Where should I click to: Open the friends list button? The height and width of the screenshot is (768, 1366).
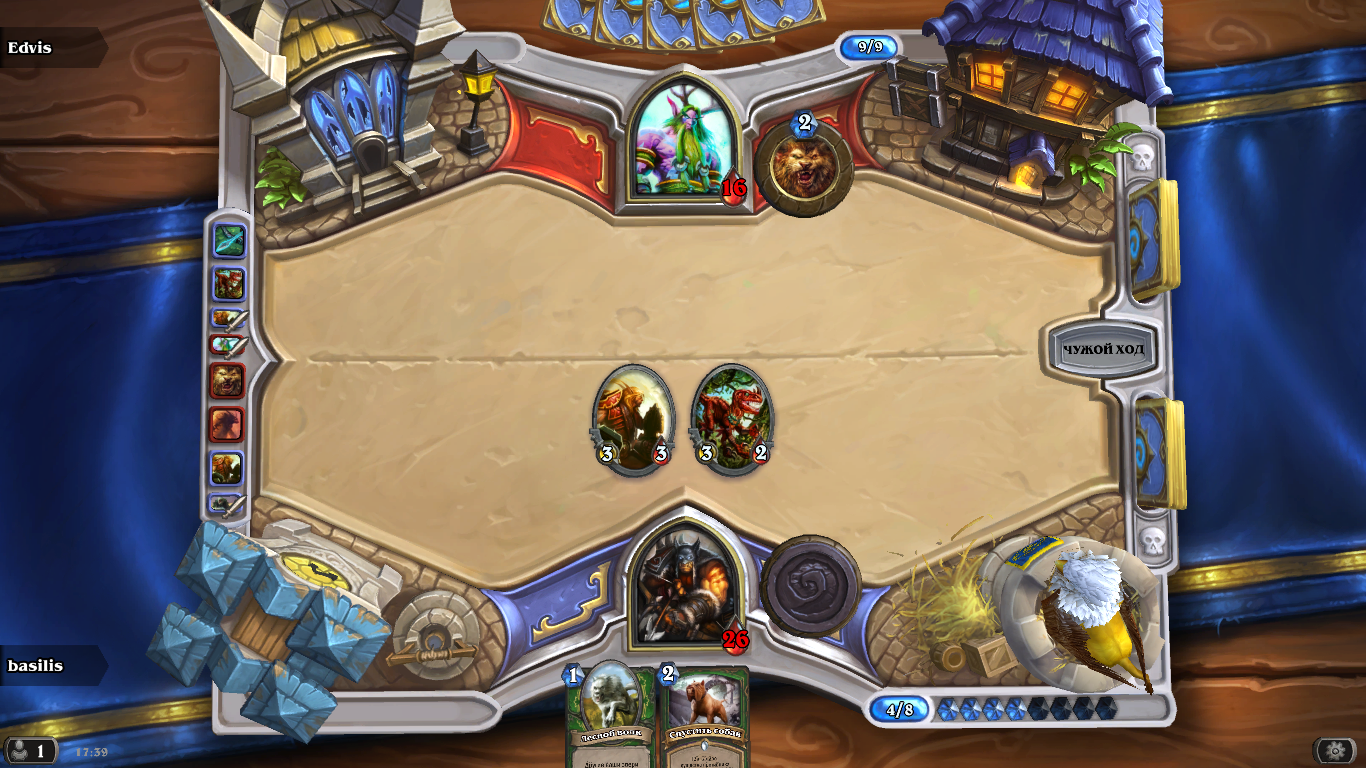pos(30,750)
